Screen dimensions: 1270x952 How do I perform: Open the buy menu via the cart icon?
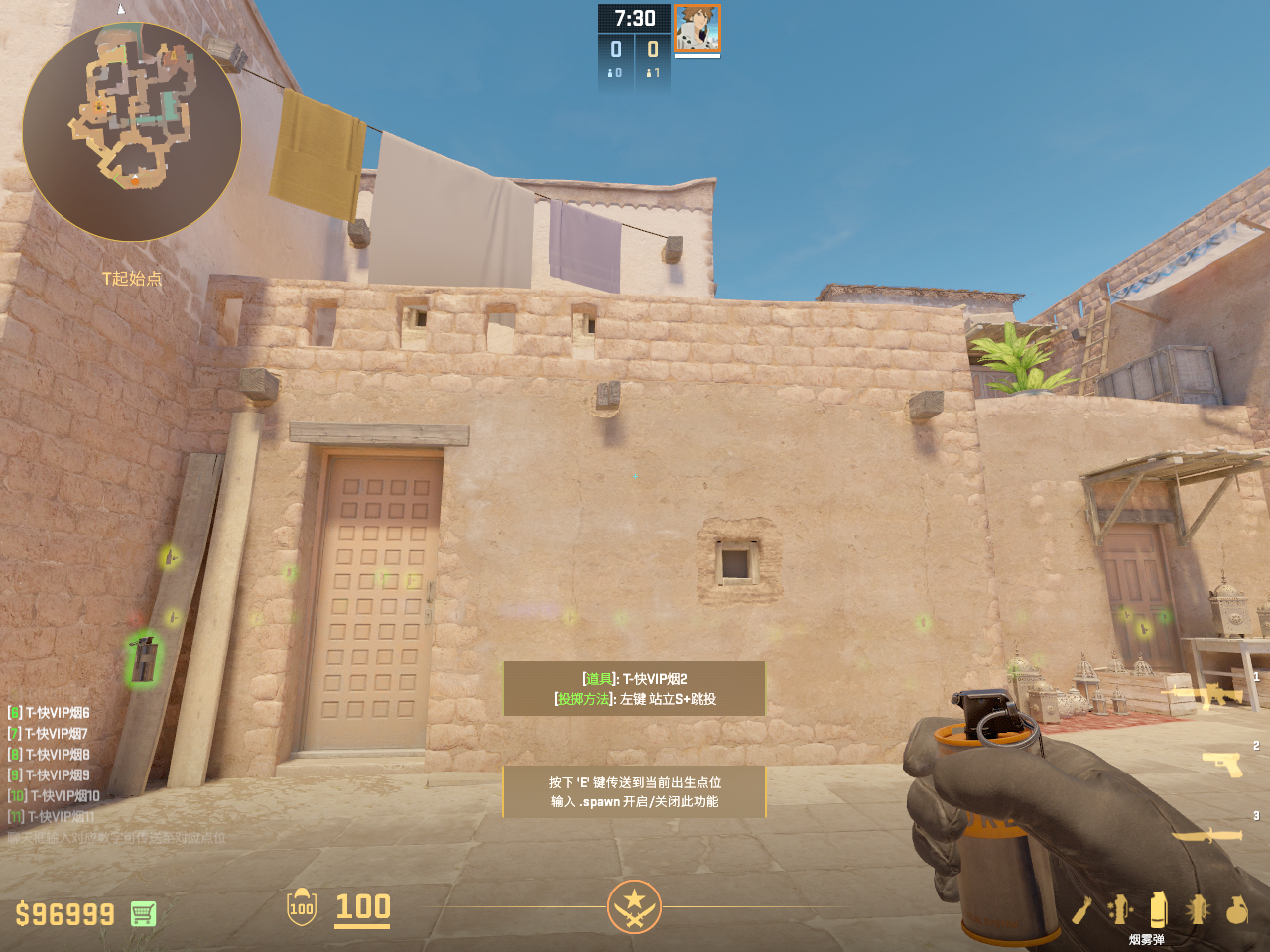(143, 913)
